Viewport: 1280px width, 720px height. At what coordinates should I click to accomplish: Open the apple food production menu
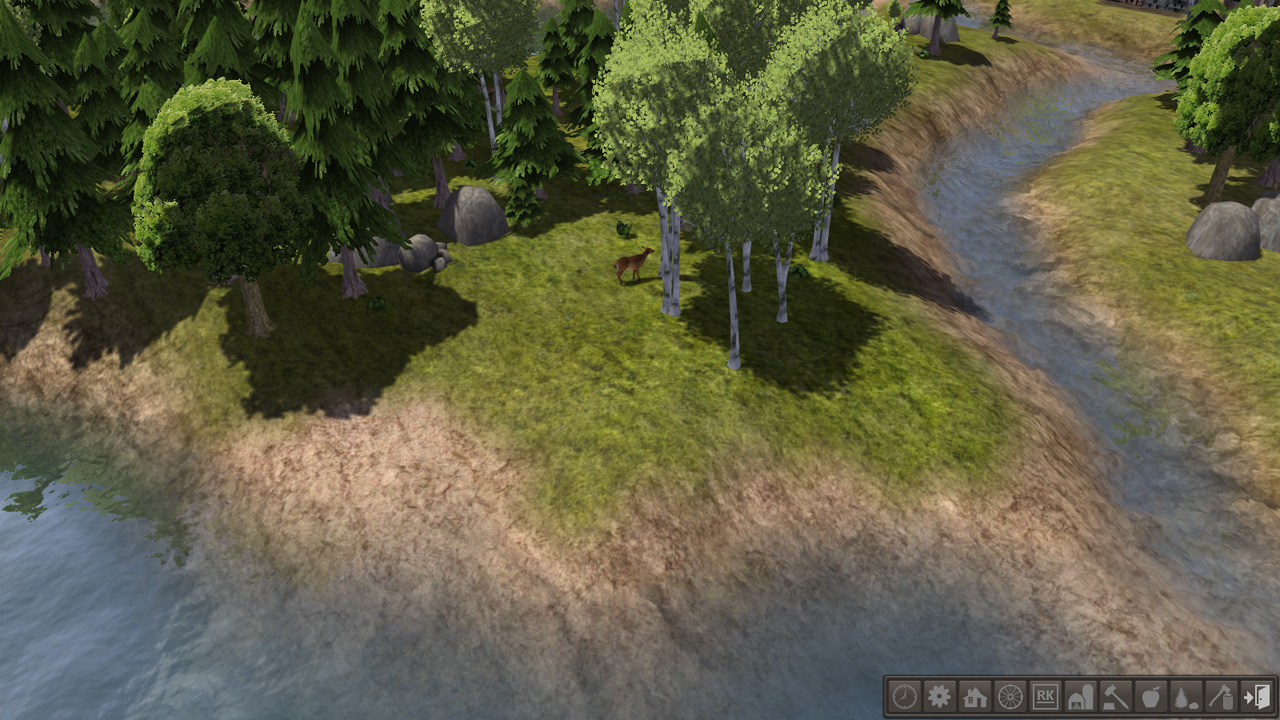pyautogui.click(x=1150, y=696)
